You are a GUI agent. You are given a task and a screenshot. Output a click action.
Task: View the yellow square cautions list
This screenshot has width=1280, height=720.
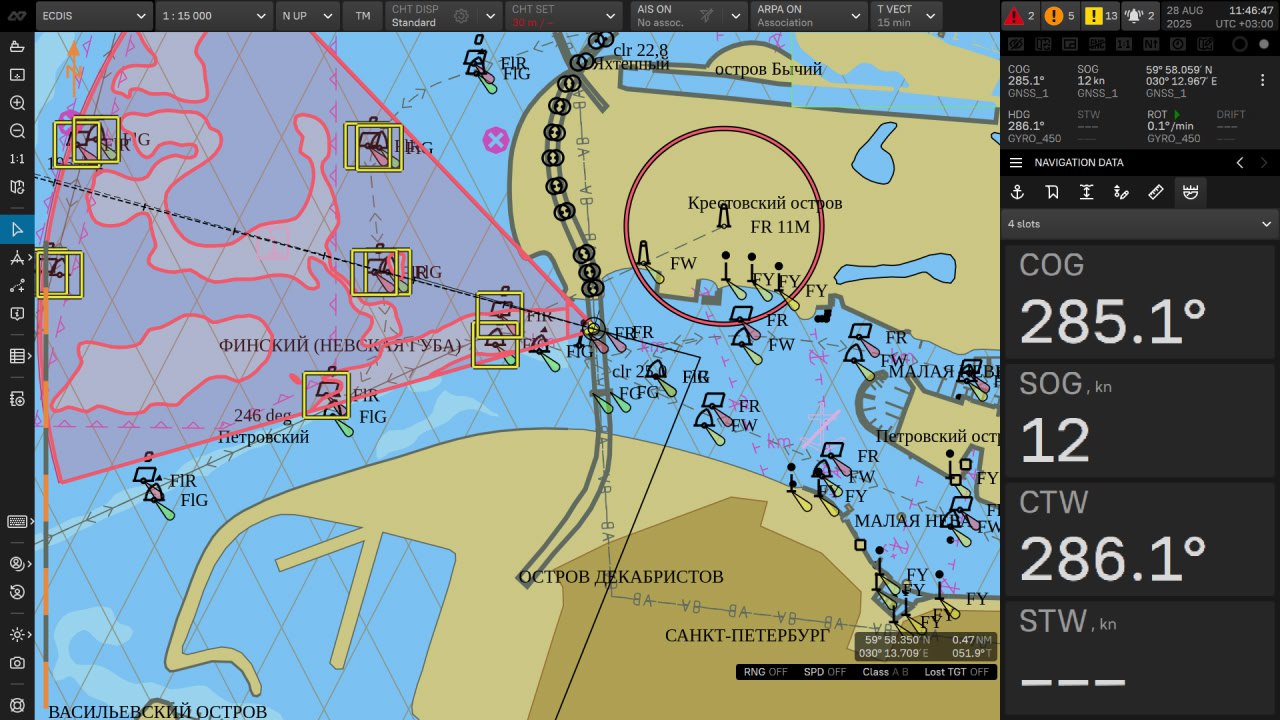(x=1100, y=16)
